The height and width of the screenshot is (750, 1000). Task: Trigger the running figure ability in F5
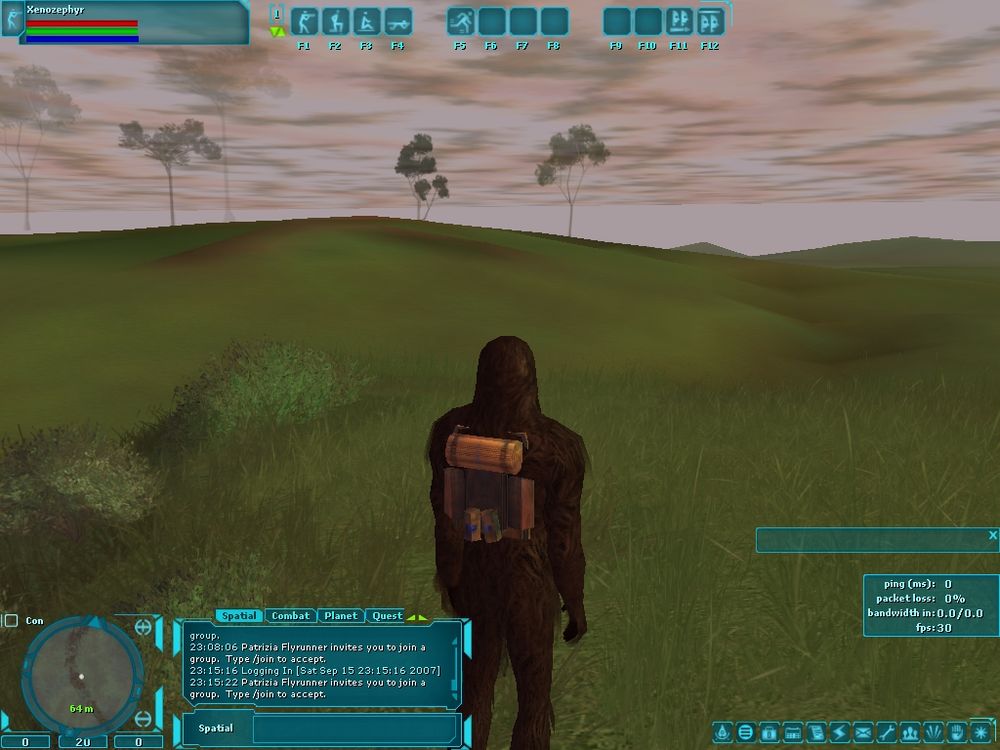[461, 22]
